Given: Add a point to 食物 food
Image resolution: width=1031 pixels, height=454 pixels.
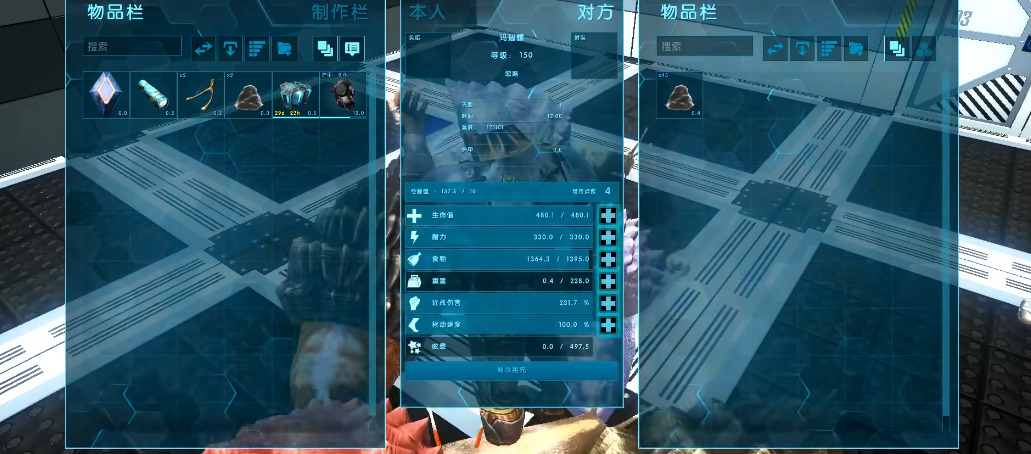Looking at the screenshot, I should coord(609,260).
